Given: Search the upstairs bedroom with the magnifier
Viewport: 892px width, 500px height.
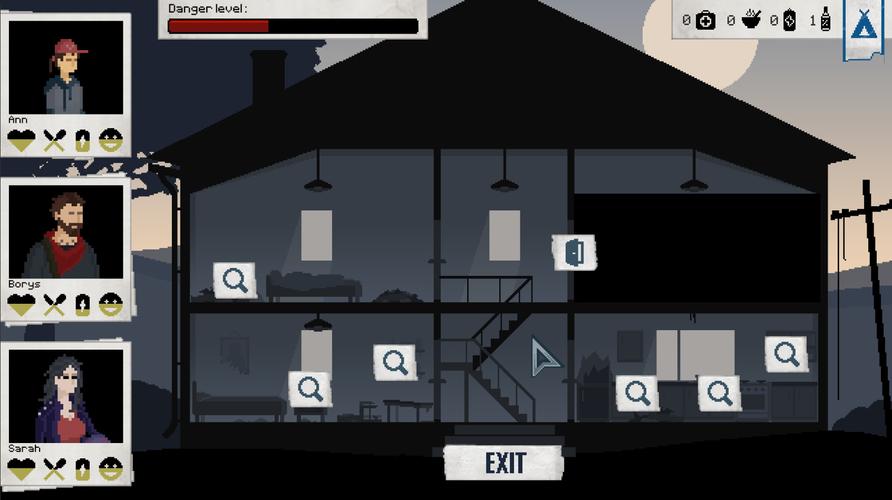Looking at the screenshot, I should coord(235,280).
